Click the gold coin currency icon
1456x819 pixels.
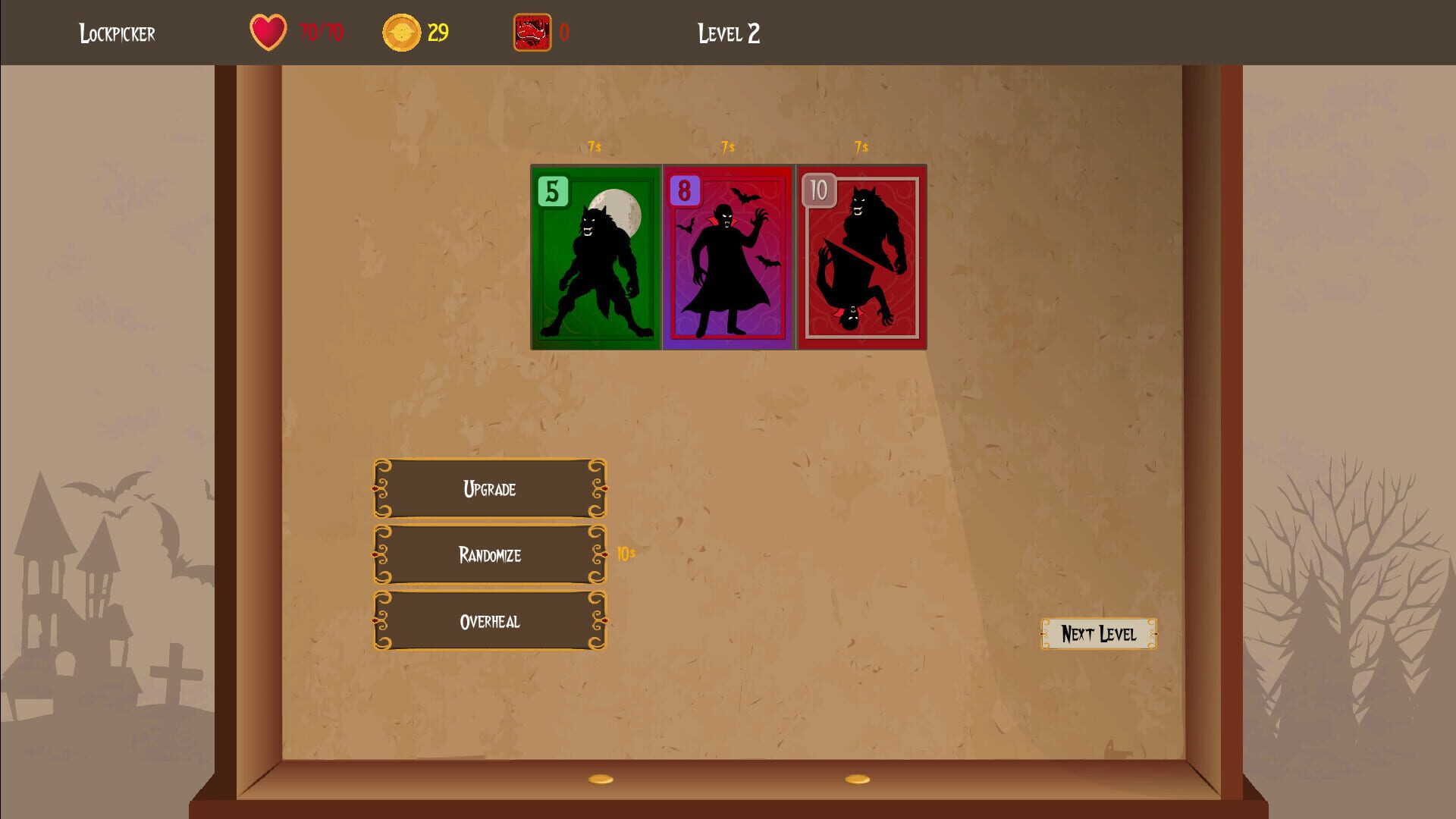400,33
